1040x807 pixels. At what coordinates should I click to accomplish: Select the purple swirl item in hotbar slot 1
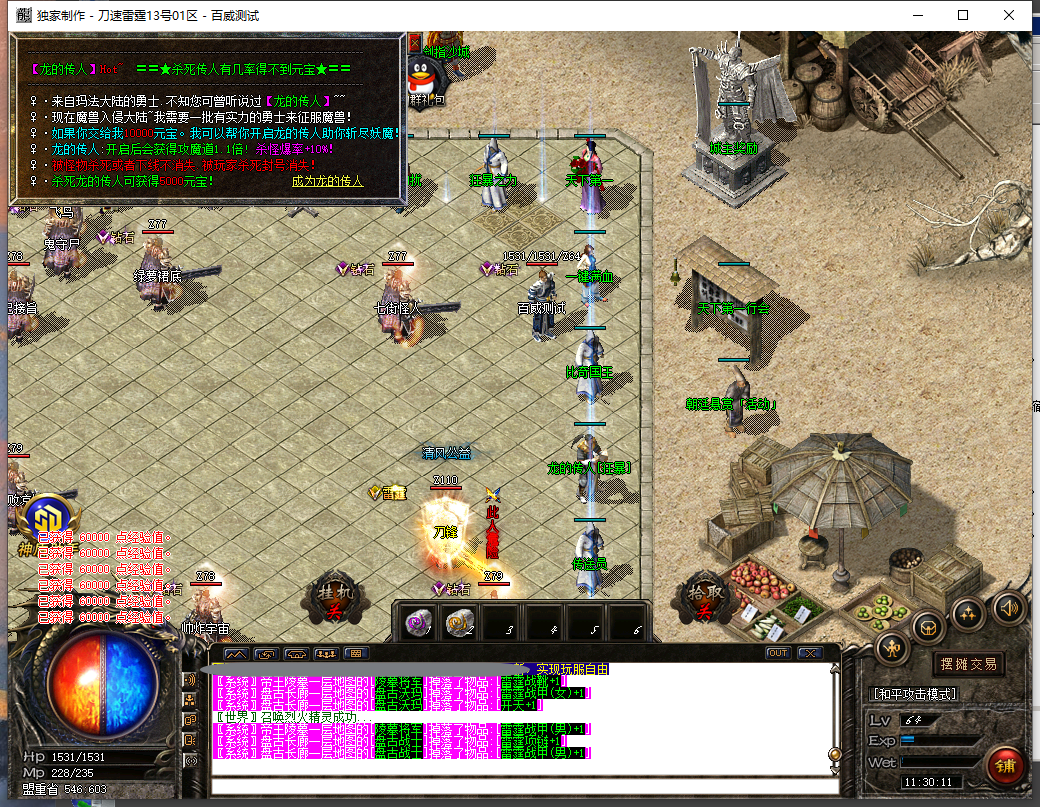pos(417,622)
